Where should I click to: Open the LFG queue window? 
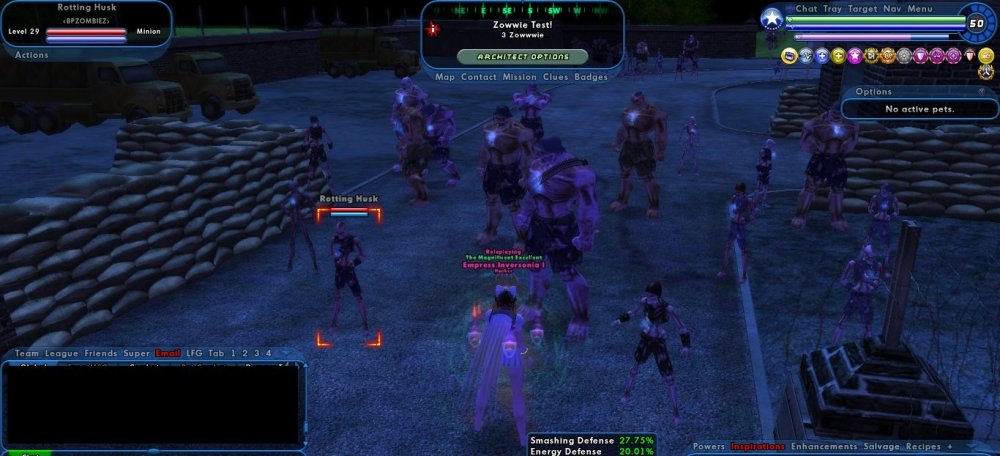[194, 353]
